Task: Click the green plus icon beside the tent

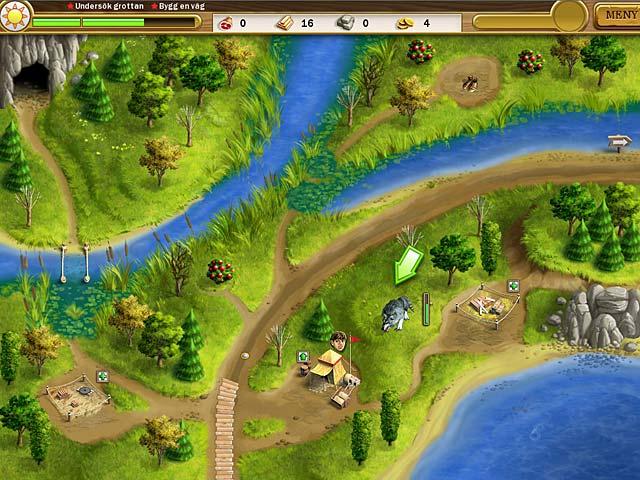Action: pos(303,357)
